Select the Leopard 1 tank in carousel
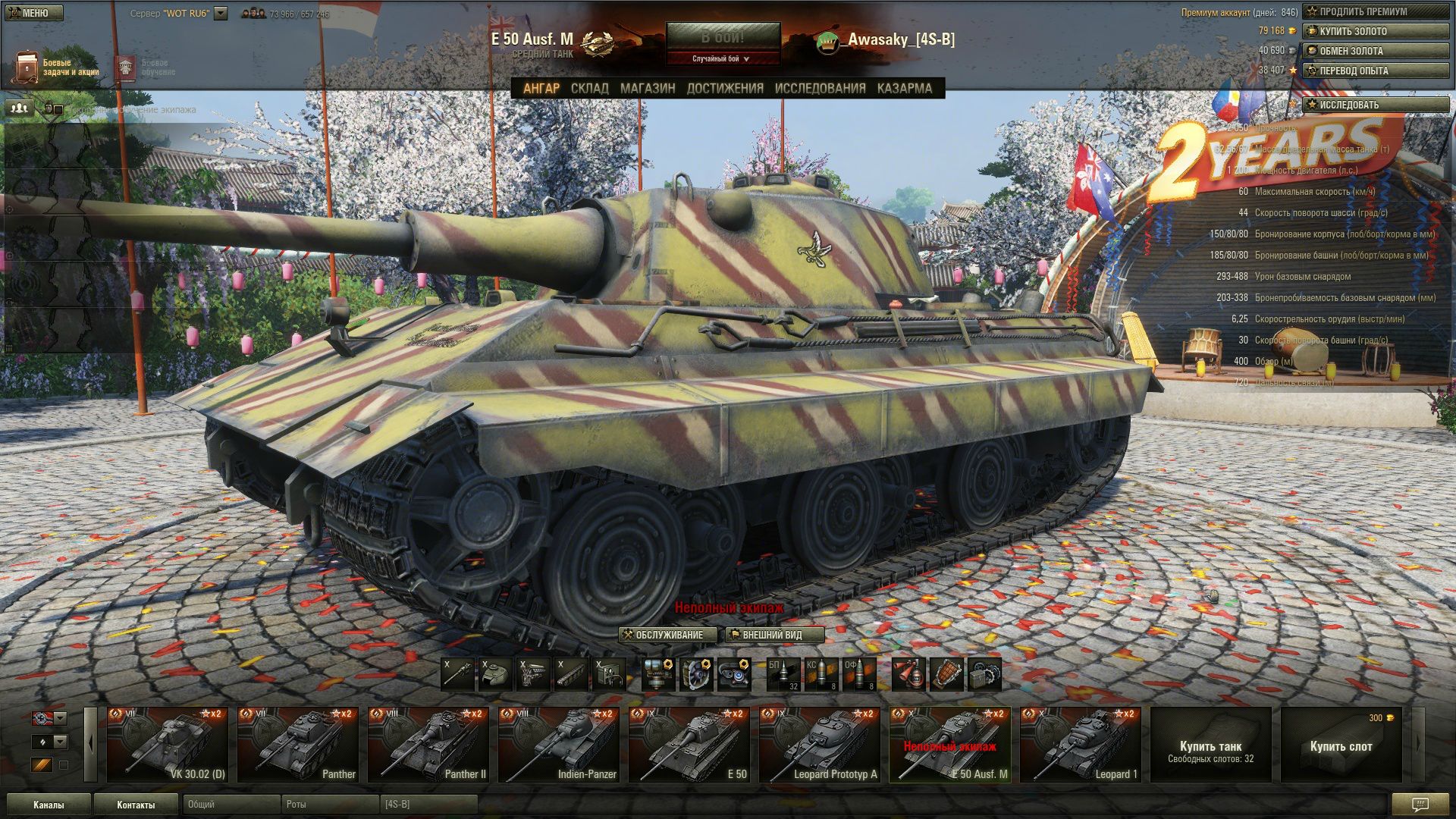Image resolution: width=1456 pixels, height=819 pixels. pyautogui.click(x=1080, y=745)
